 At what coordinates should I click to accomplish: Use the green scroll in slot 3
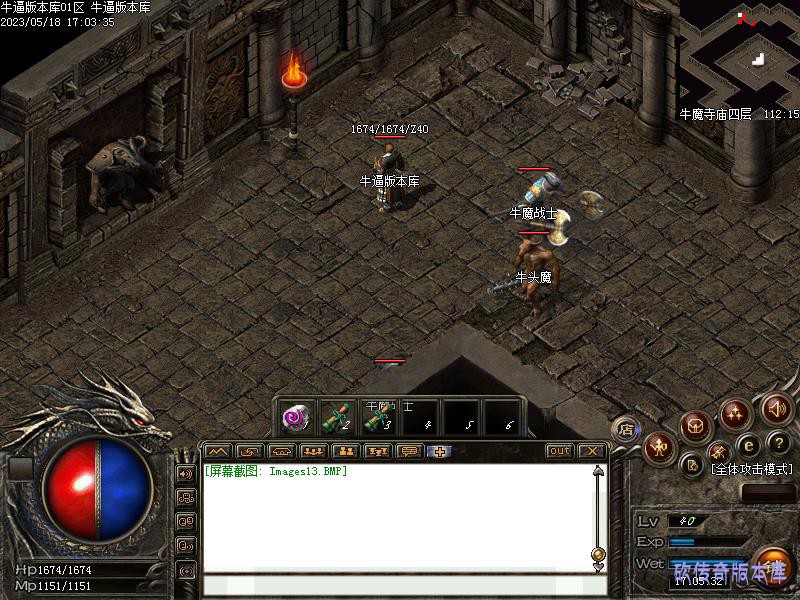coord(376,416)
